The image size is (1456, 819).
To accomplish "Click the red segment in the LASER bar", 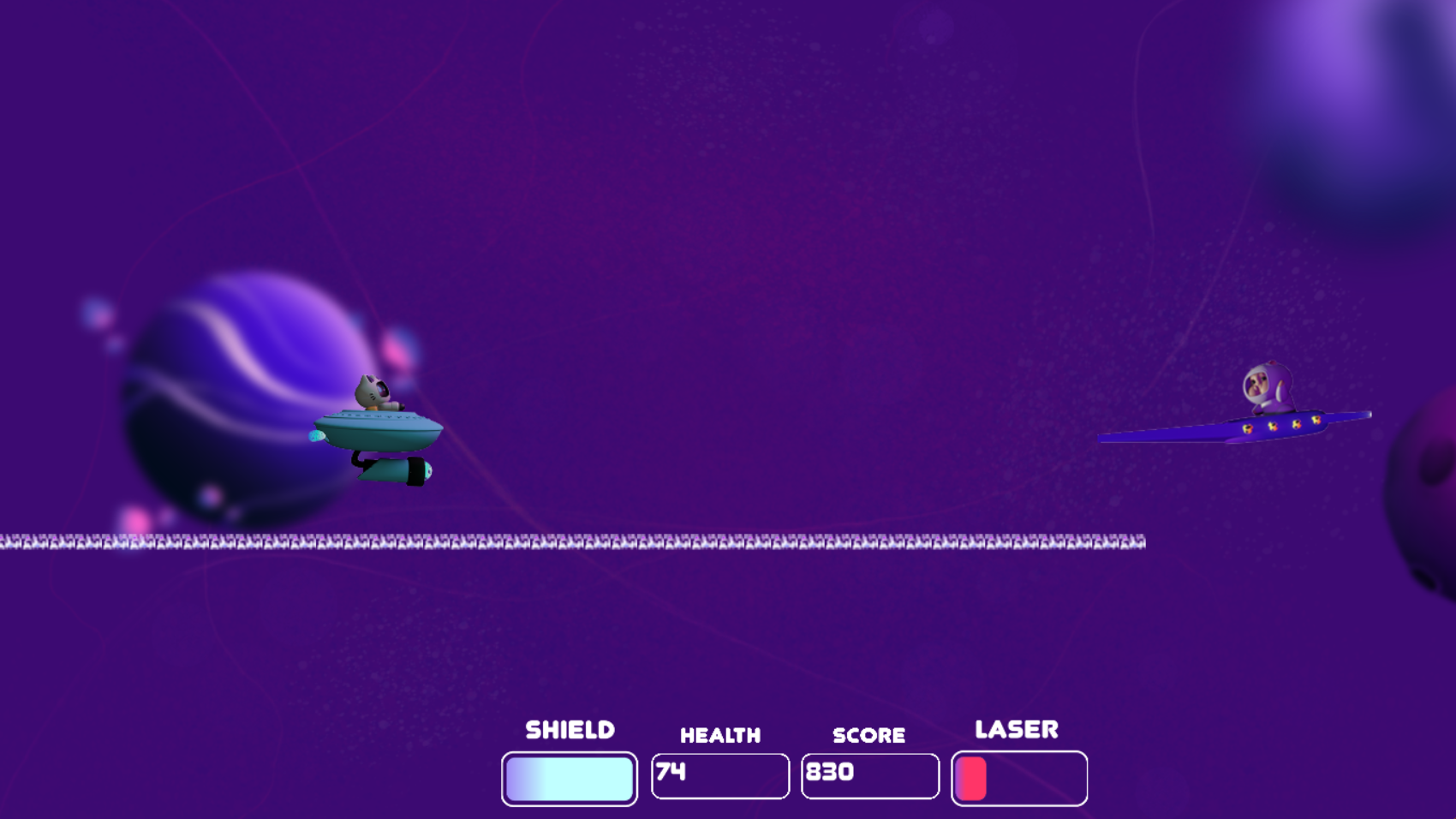I will coord(972,778).
